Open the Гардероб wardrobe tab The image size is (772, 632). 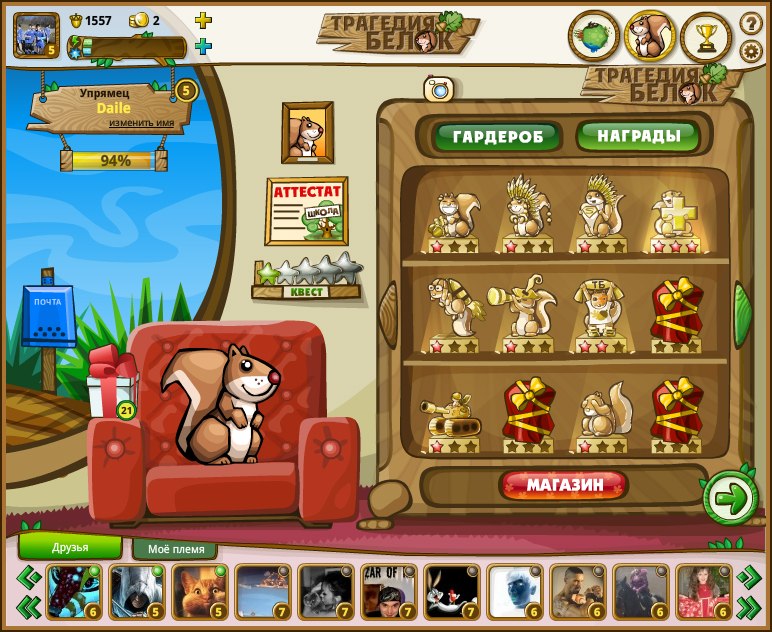tap(496, 136)
